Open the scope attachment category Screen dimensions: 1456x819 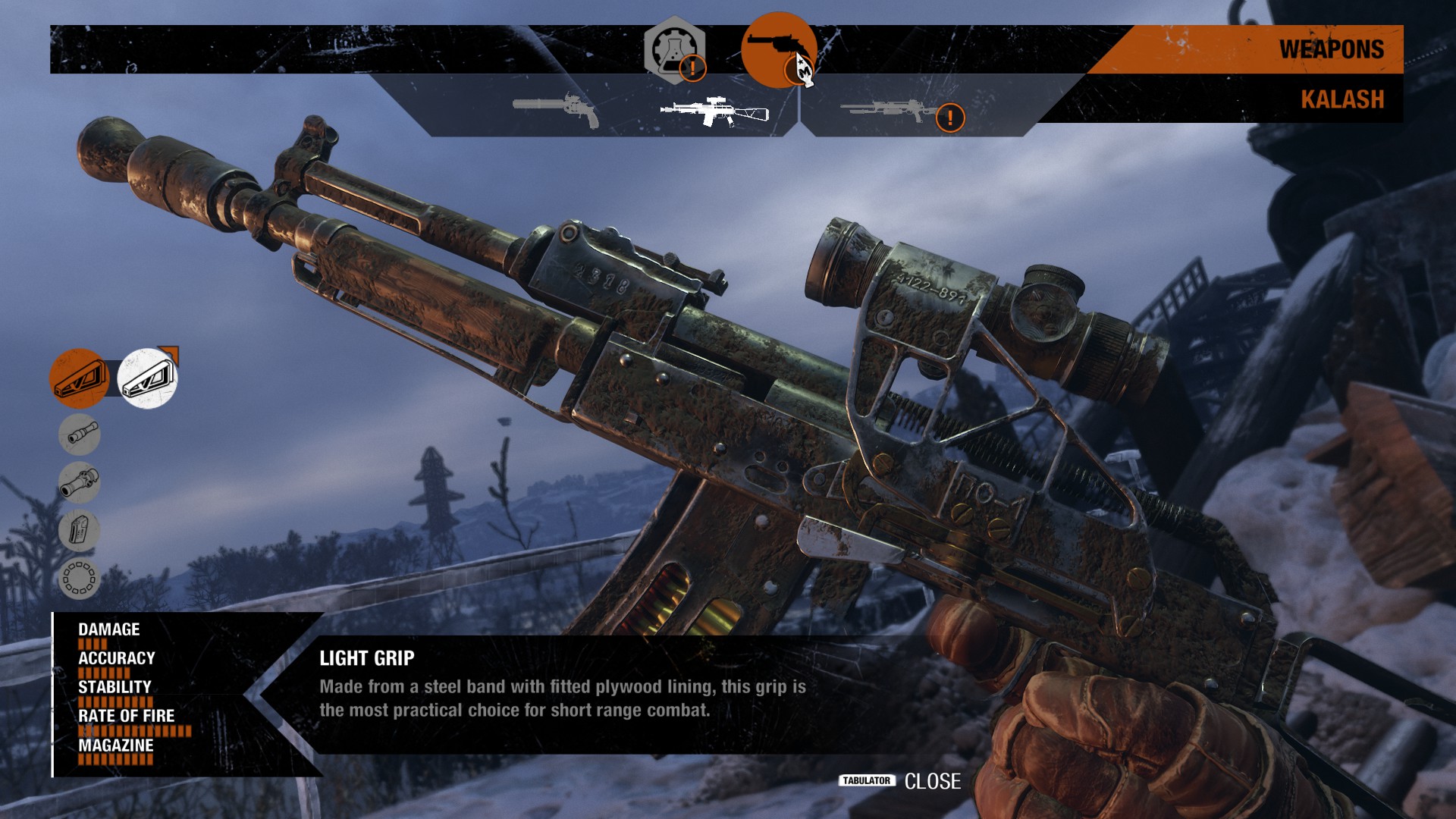point(80,482)
